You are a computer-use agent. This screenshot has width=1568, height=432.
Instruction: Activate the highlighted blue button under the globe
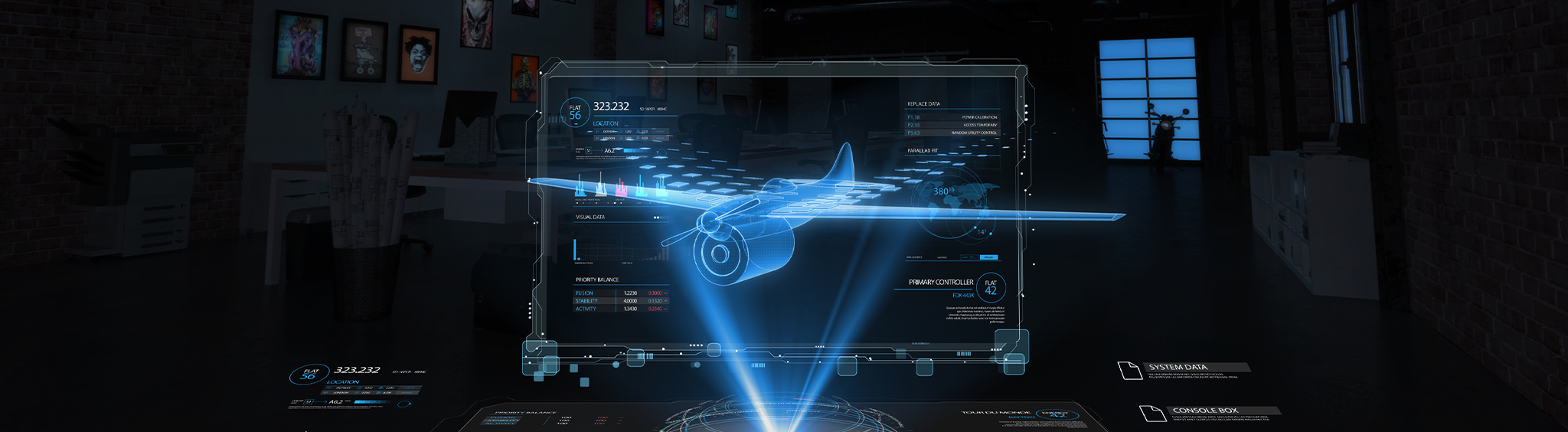coord(989,257)
